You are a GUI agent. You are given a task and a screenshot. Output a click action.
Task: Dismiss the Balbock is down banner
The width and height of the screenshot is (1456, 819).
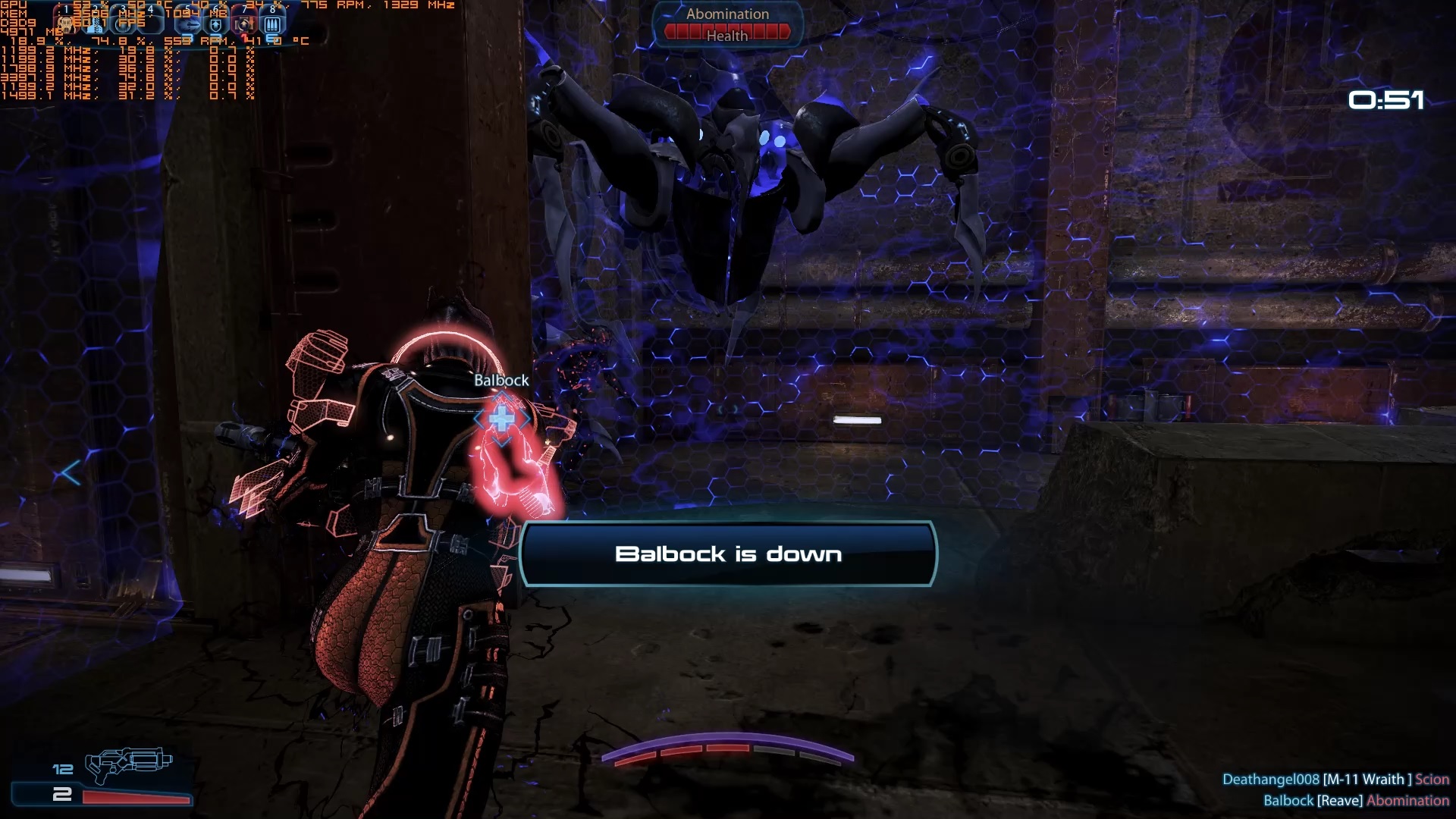[726, 554]
